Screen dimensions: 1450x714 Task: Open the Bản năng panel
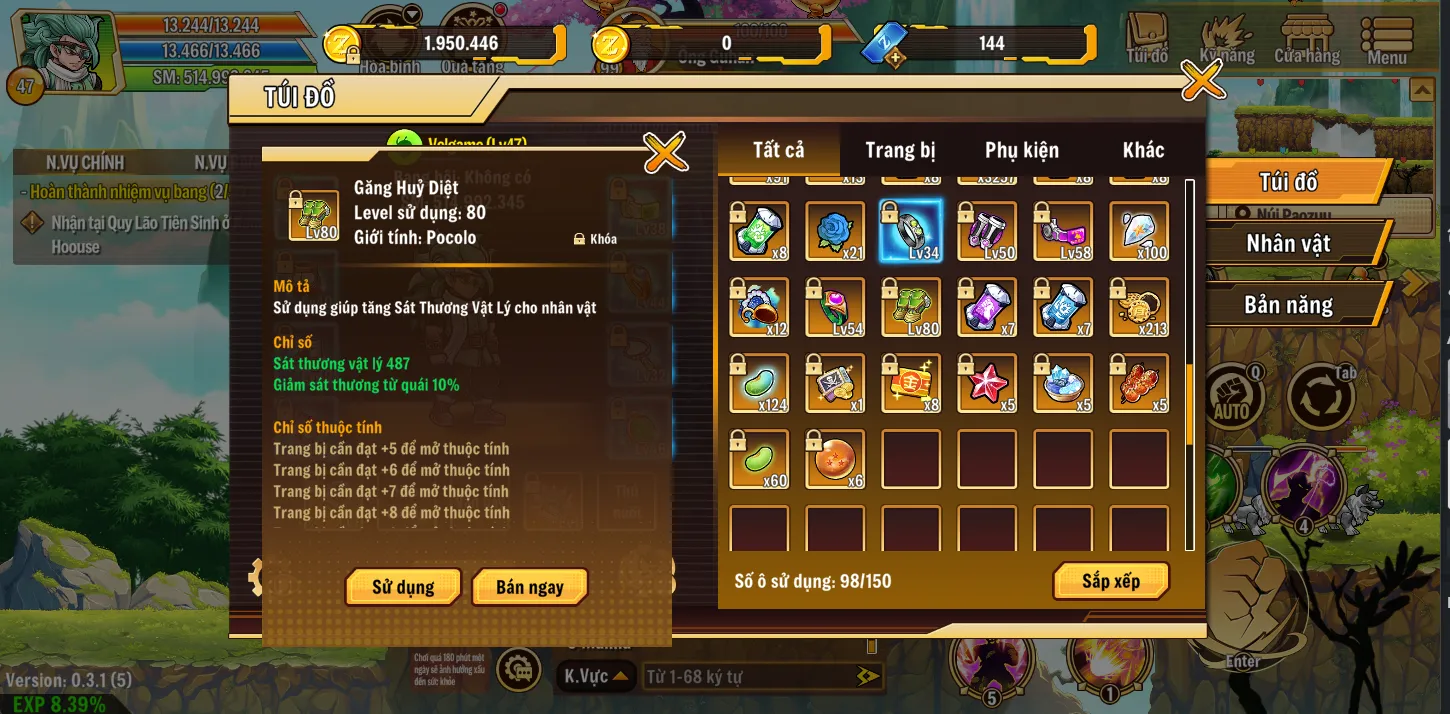click(x=1288, y=305)
